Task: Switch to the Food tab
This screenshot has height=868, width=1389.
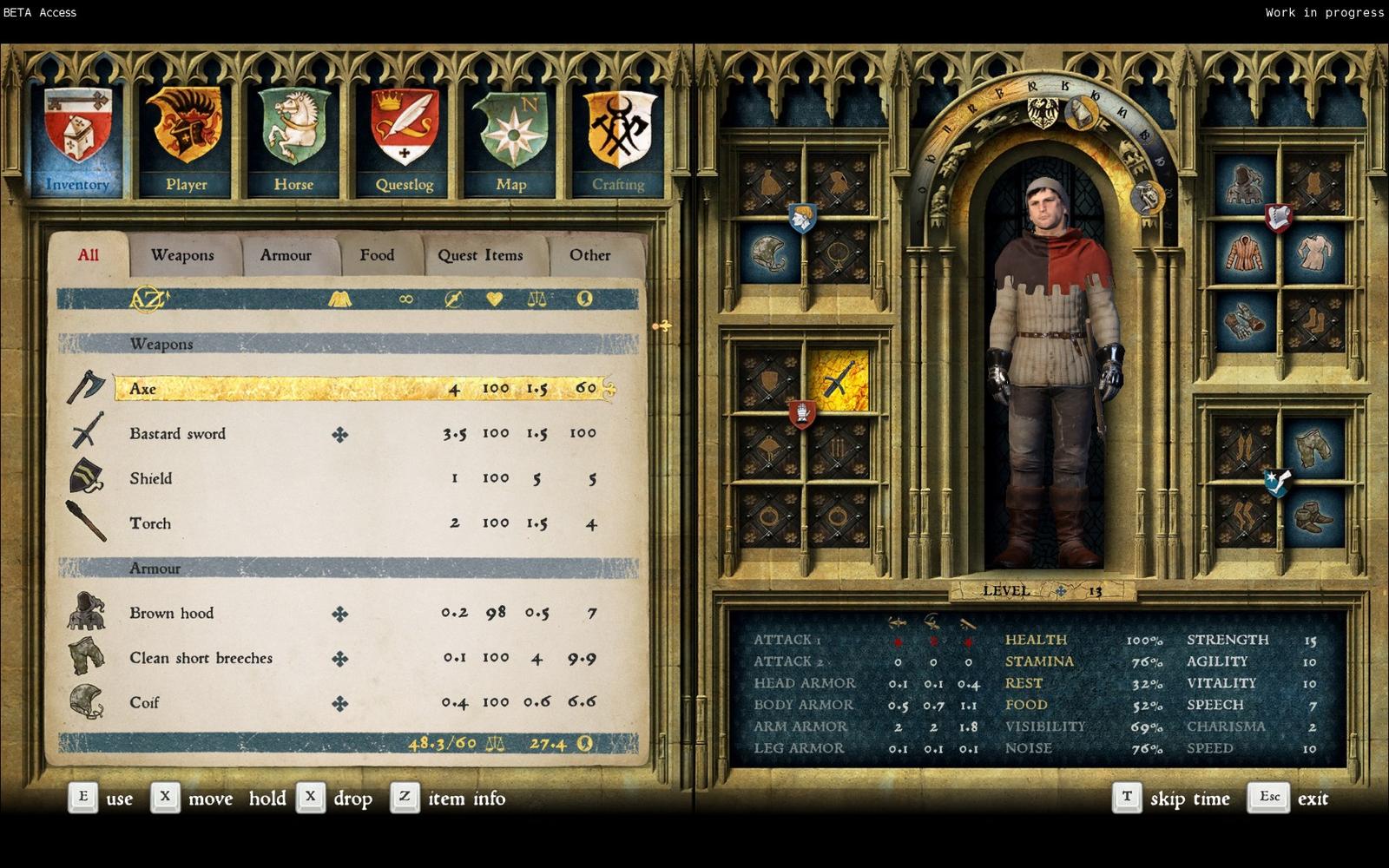Action: click(x=377, y=254)
